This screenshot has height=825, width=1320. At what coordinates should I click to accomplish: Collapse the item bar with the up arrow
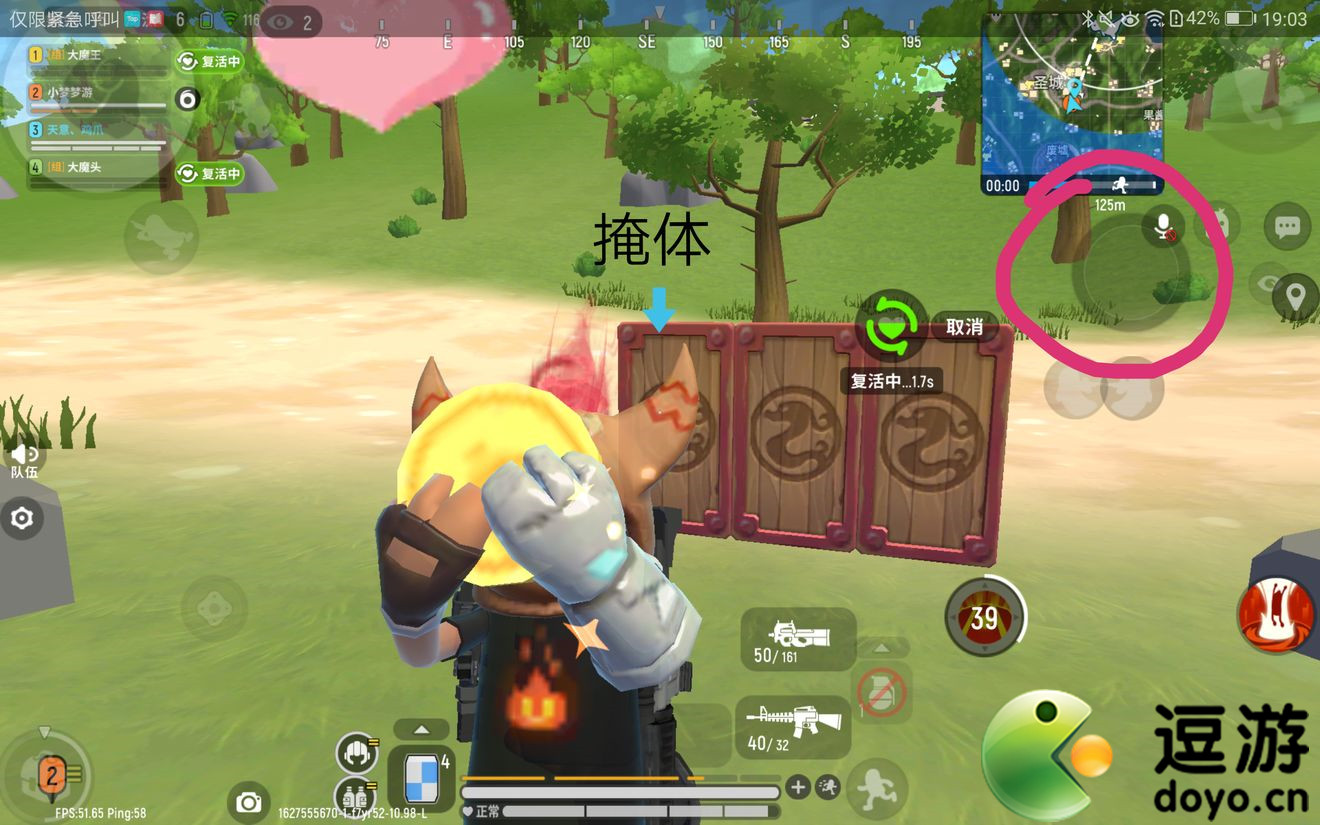(421, 730)
